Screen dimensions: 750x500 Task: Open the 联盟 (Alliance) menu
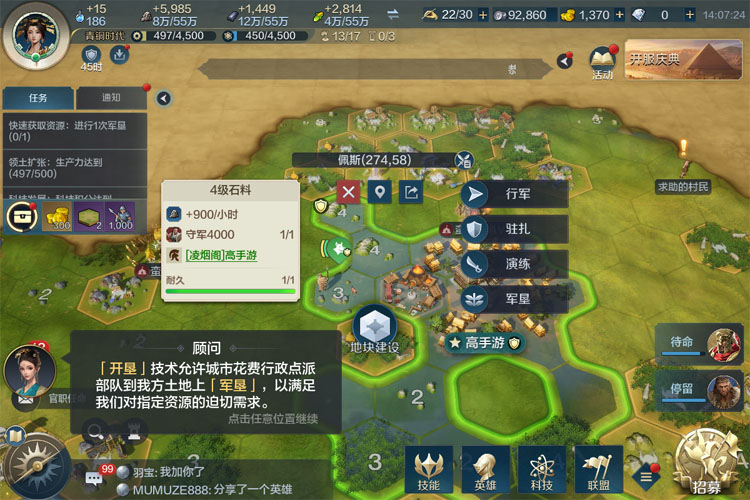(598, 469)
